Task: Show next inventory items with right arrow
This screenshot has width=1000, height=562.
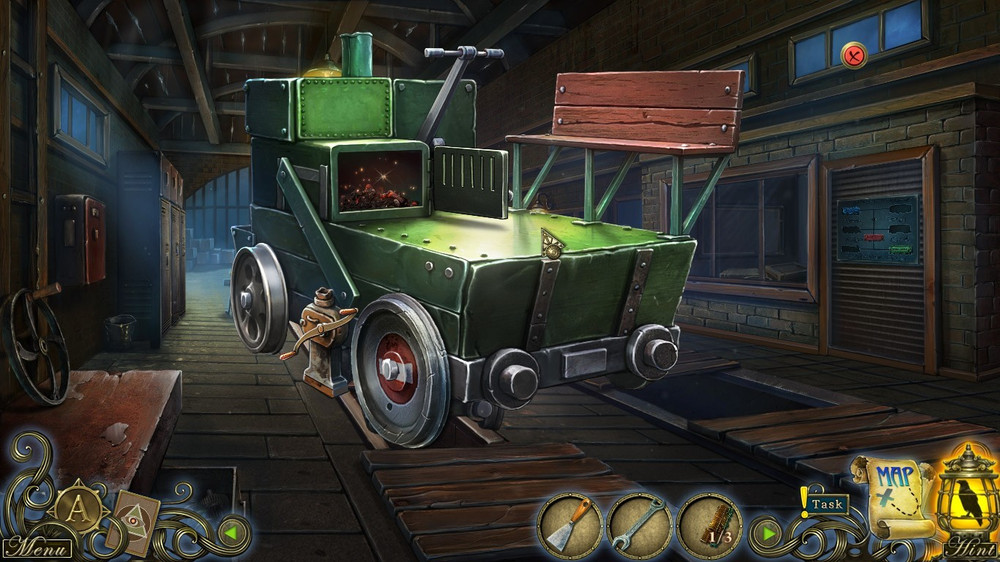Action: click(x=768, y=532)
